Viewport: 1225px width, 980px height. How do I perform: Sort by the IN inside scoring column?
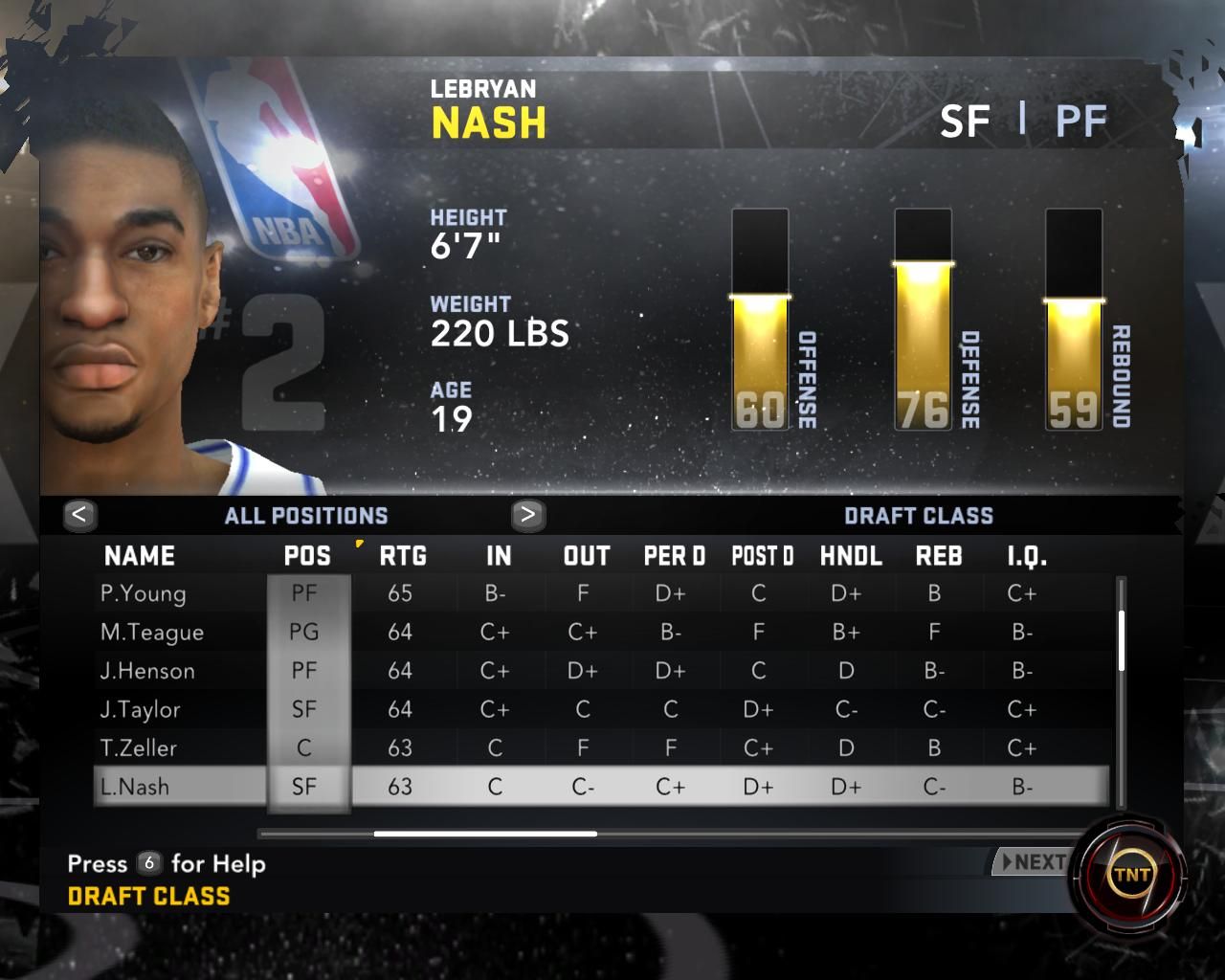[x=499, y=556]
